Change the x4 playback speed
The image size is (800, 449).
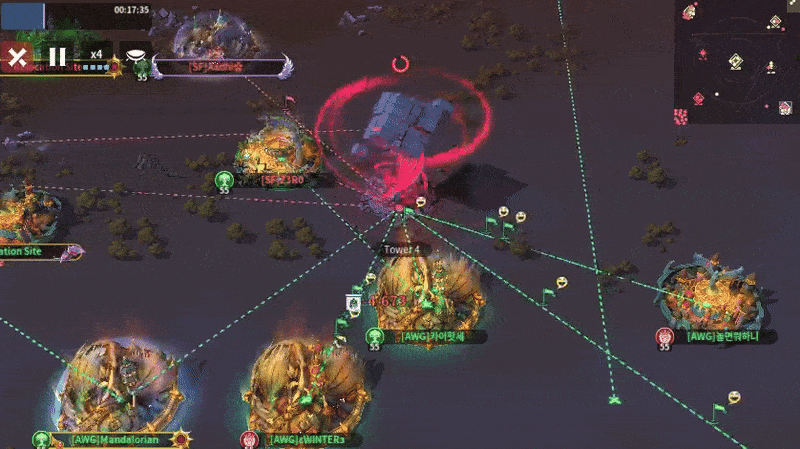(96, 55)
